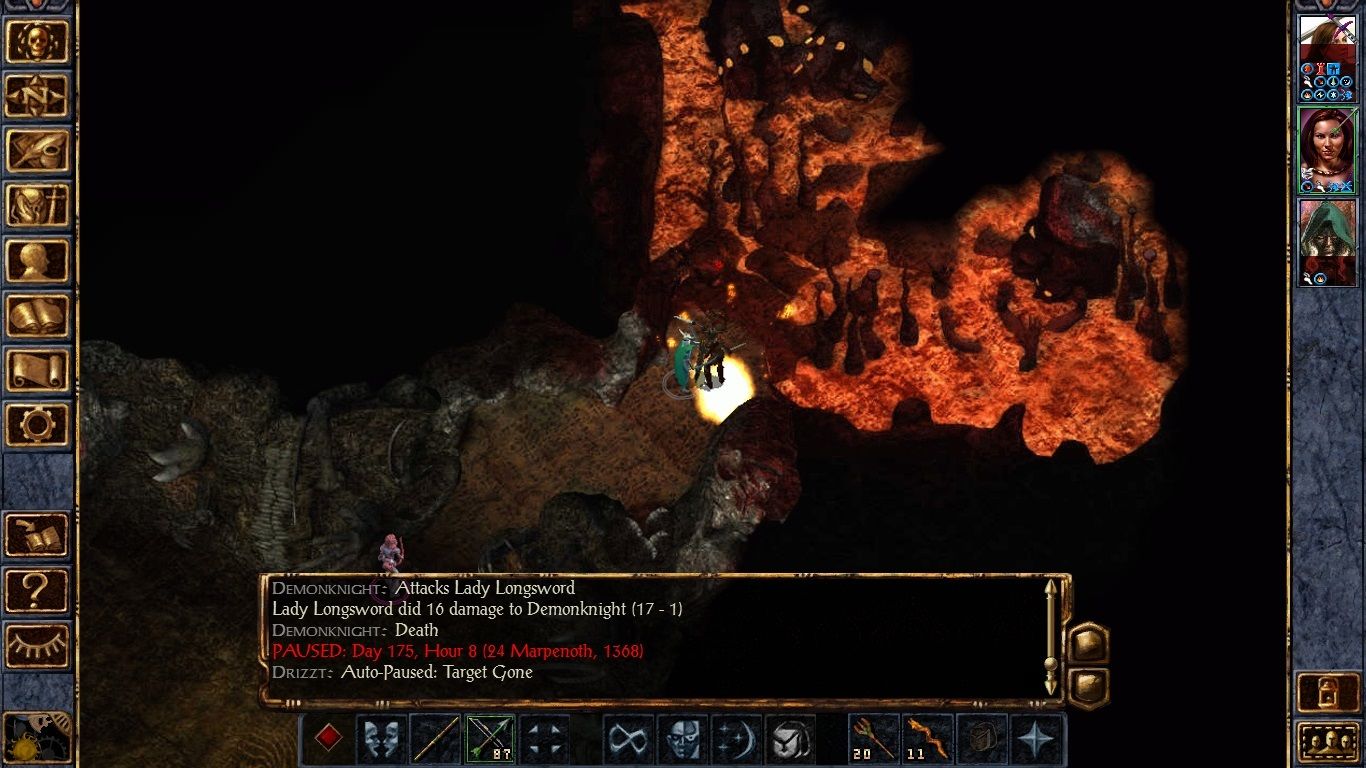Click the red diamond button on the action bar

[x=328, y=739]
